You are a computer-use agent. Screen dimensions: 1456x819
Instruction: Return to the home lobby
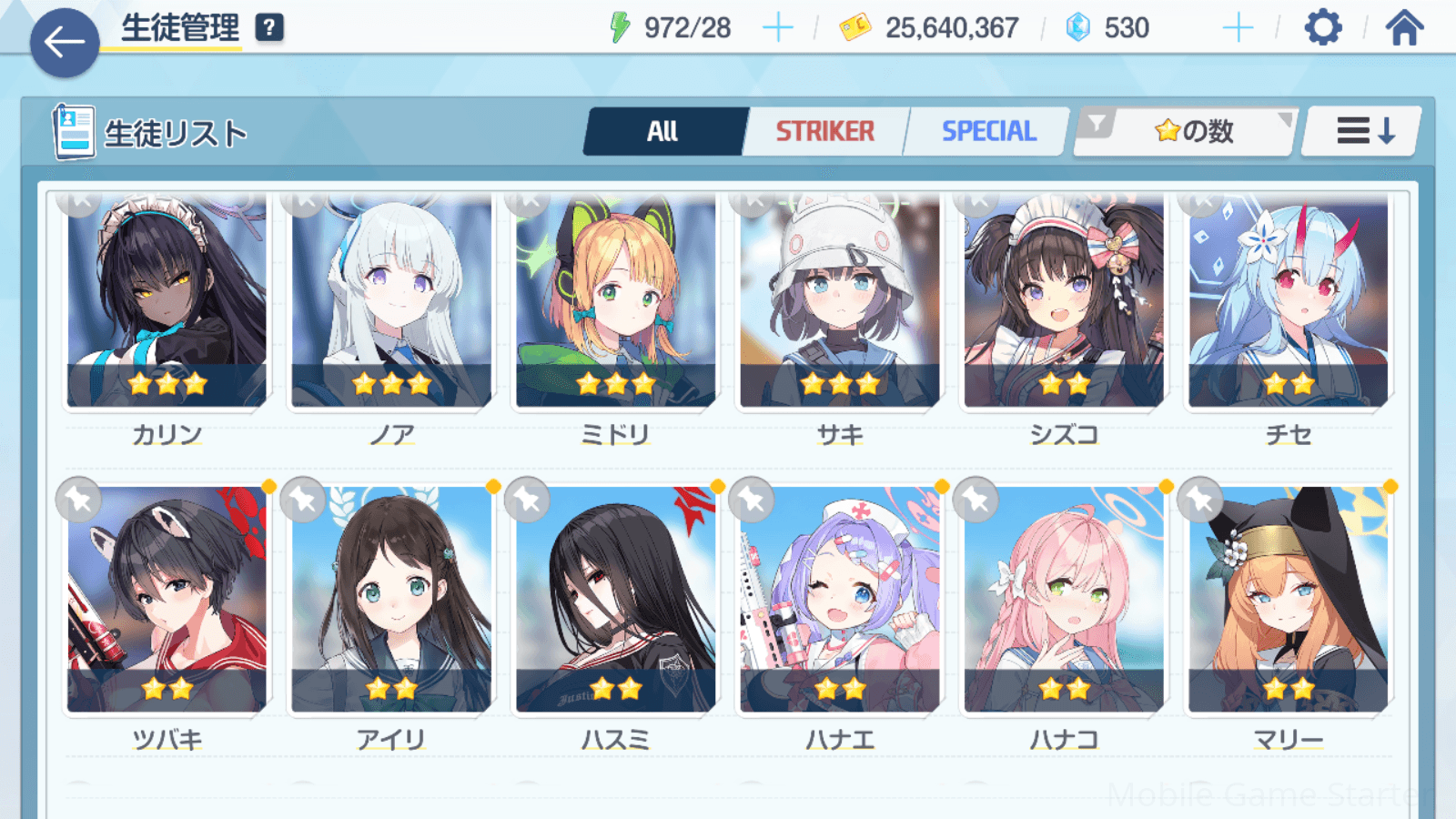pos(1404,28)
